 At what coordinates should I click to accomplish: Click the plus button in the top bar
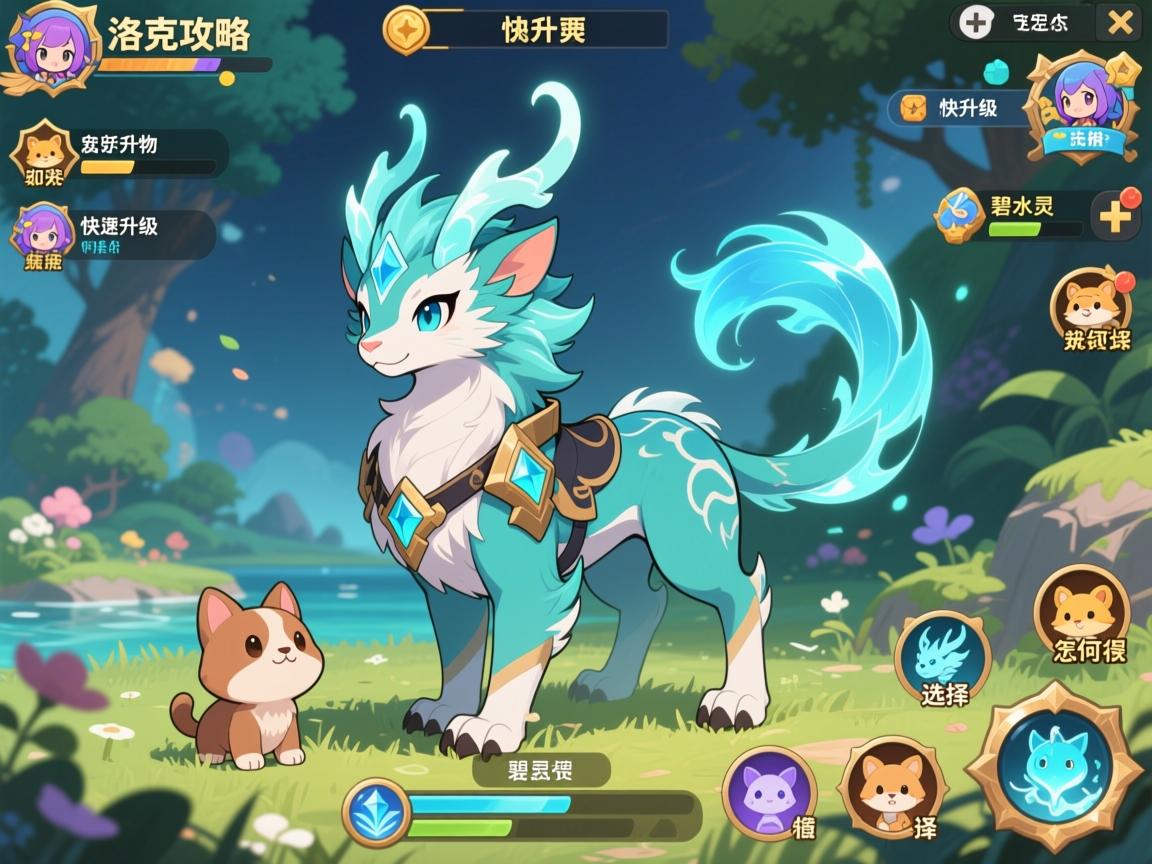975,22
